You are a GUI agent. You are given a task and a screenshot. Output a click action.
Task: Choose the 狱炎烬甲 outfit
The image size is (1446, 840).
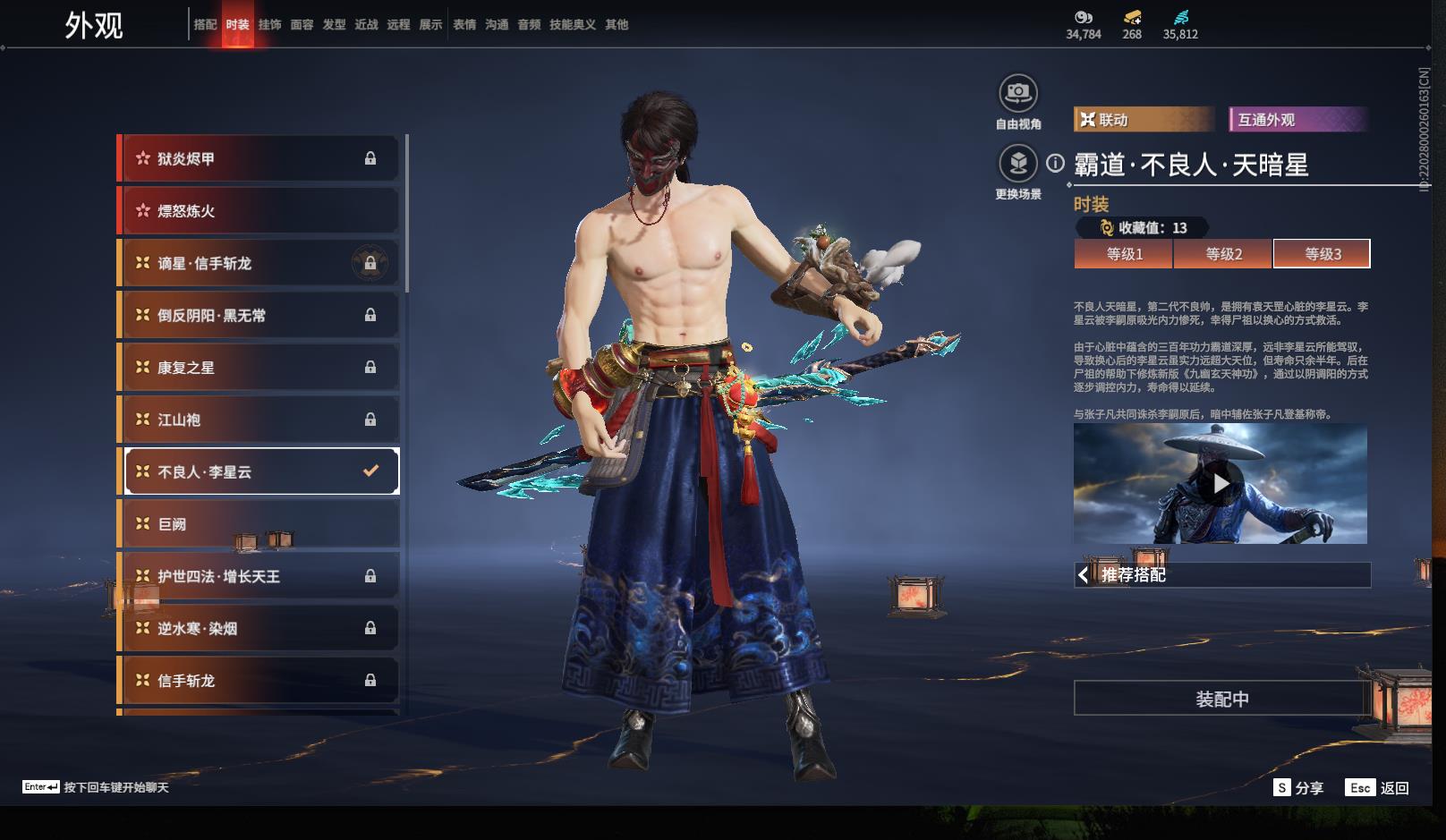pos(259,159)
